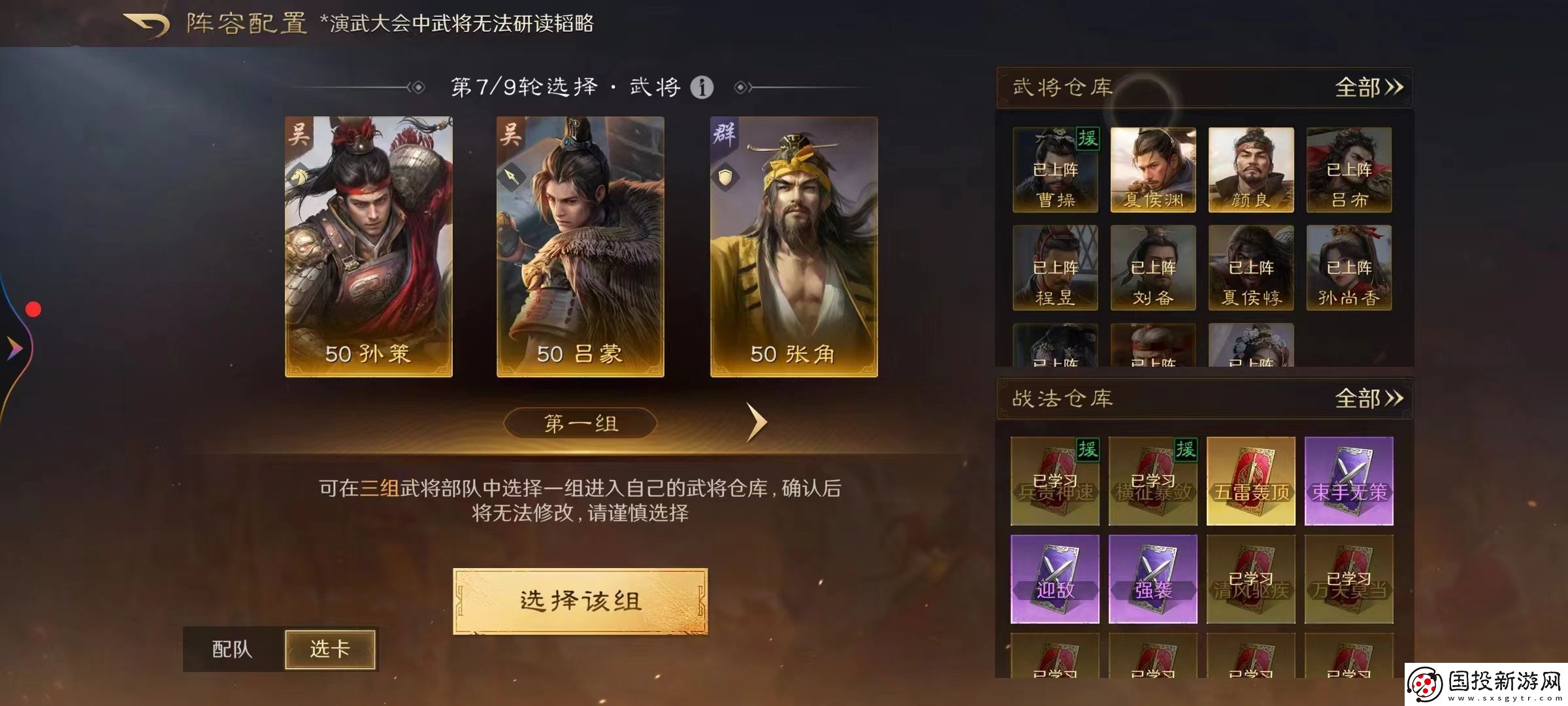Switch to the 选卡 tab
1568x706 pixels.
point(330,650)
